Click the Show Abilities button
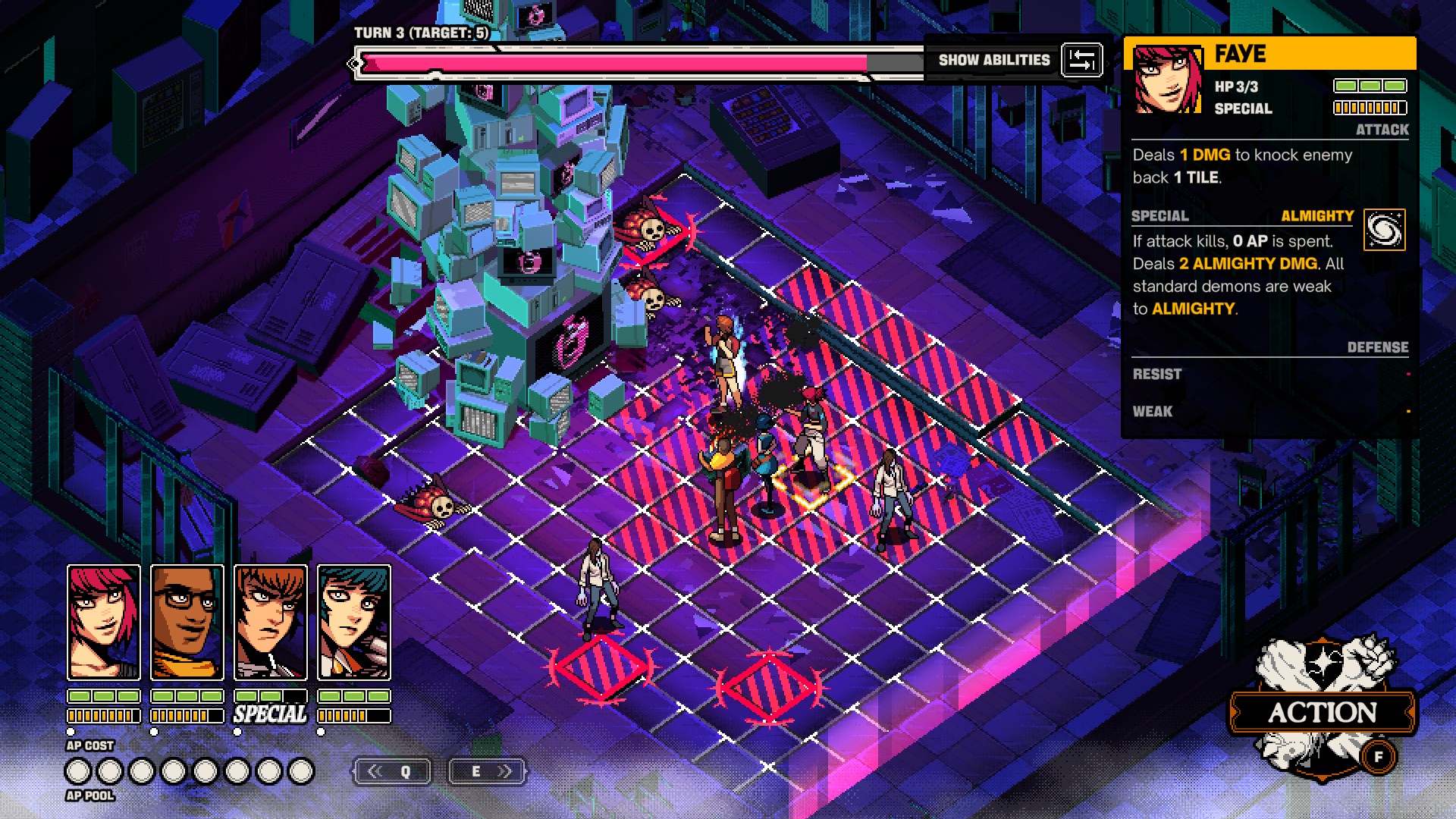 point(993,60)
